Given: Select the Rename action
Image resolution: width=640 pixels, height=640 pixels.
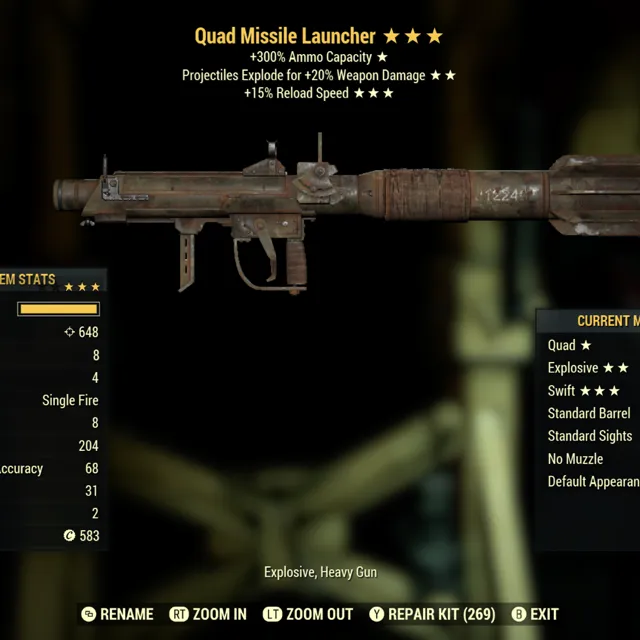Looking at the screenshot, I should 117,614.
